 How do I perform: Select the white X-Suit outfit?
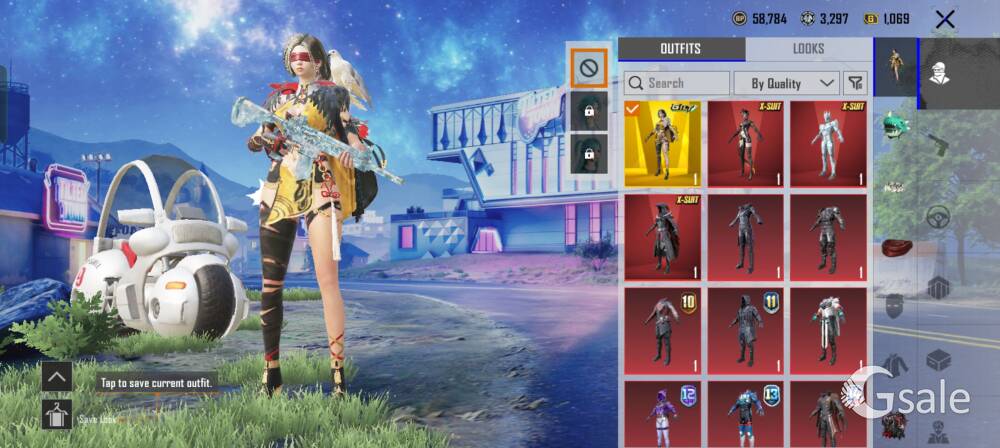828,143
